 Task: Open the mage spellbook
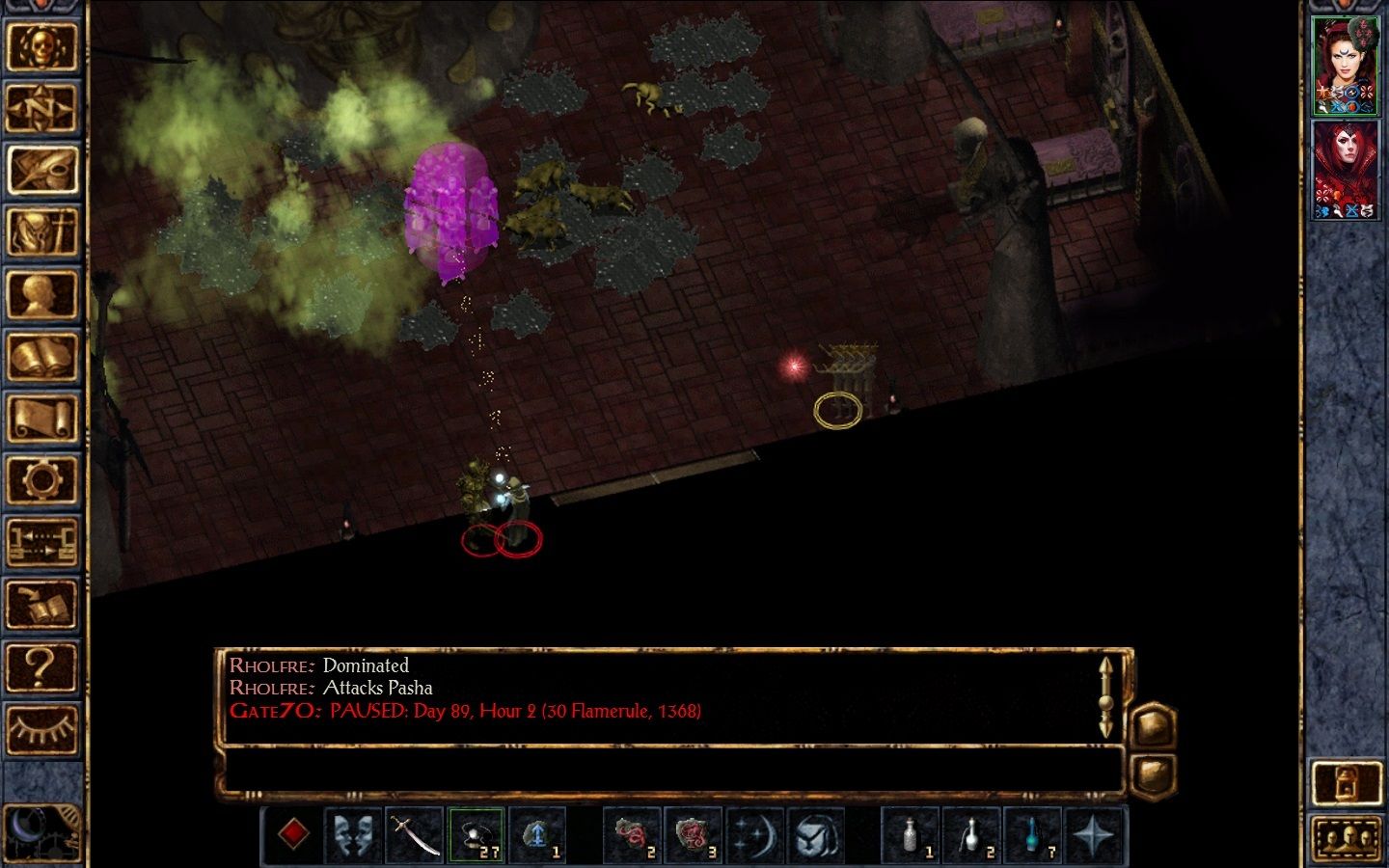pos(43,352)
